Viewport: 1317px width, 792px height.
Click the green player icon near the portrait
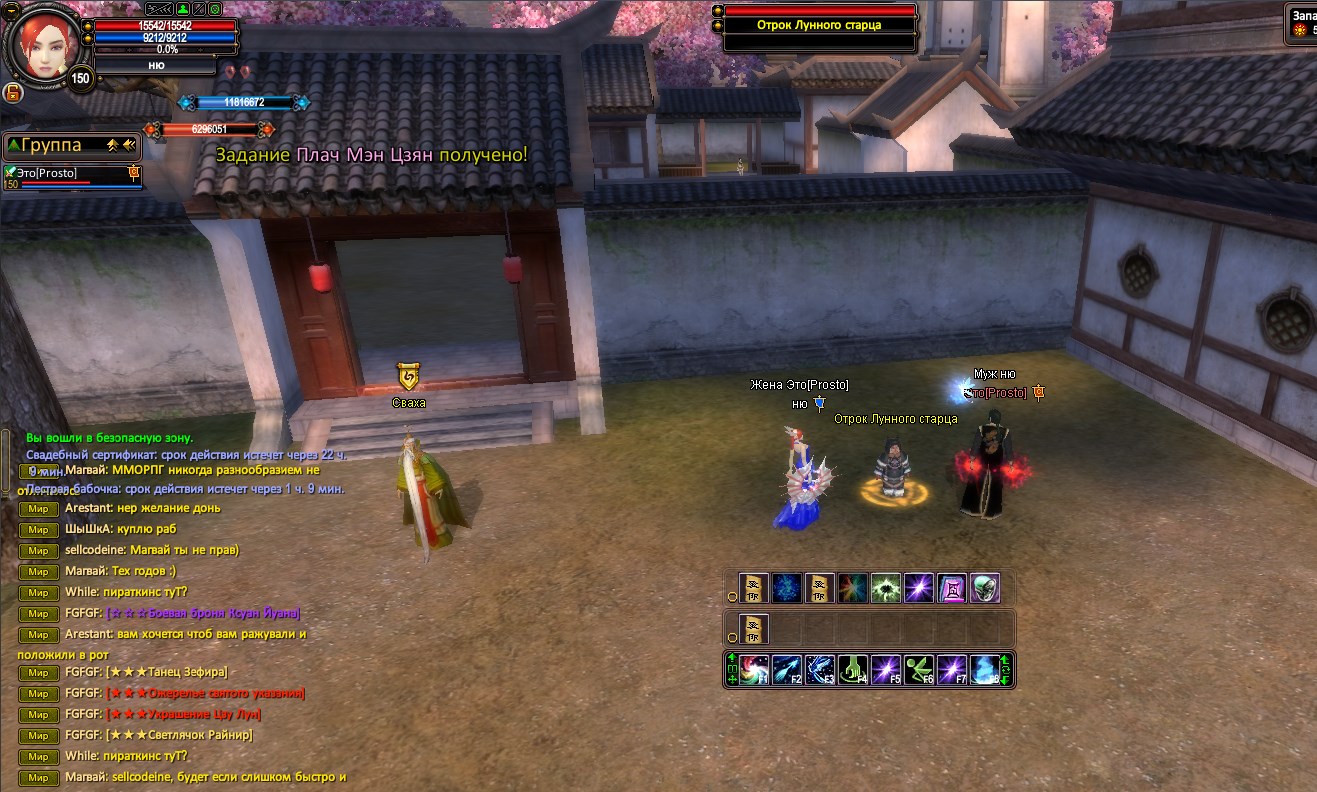183,9
